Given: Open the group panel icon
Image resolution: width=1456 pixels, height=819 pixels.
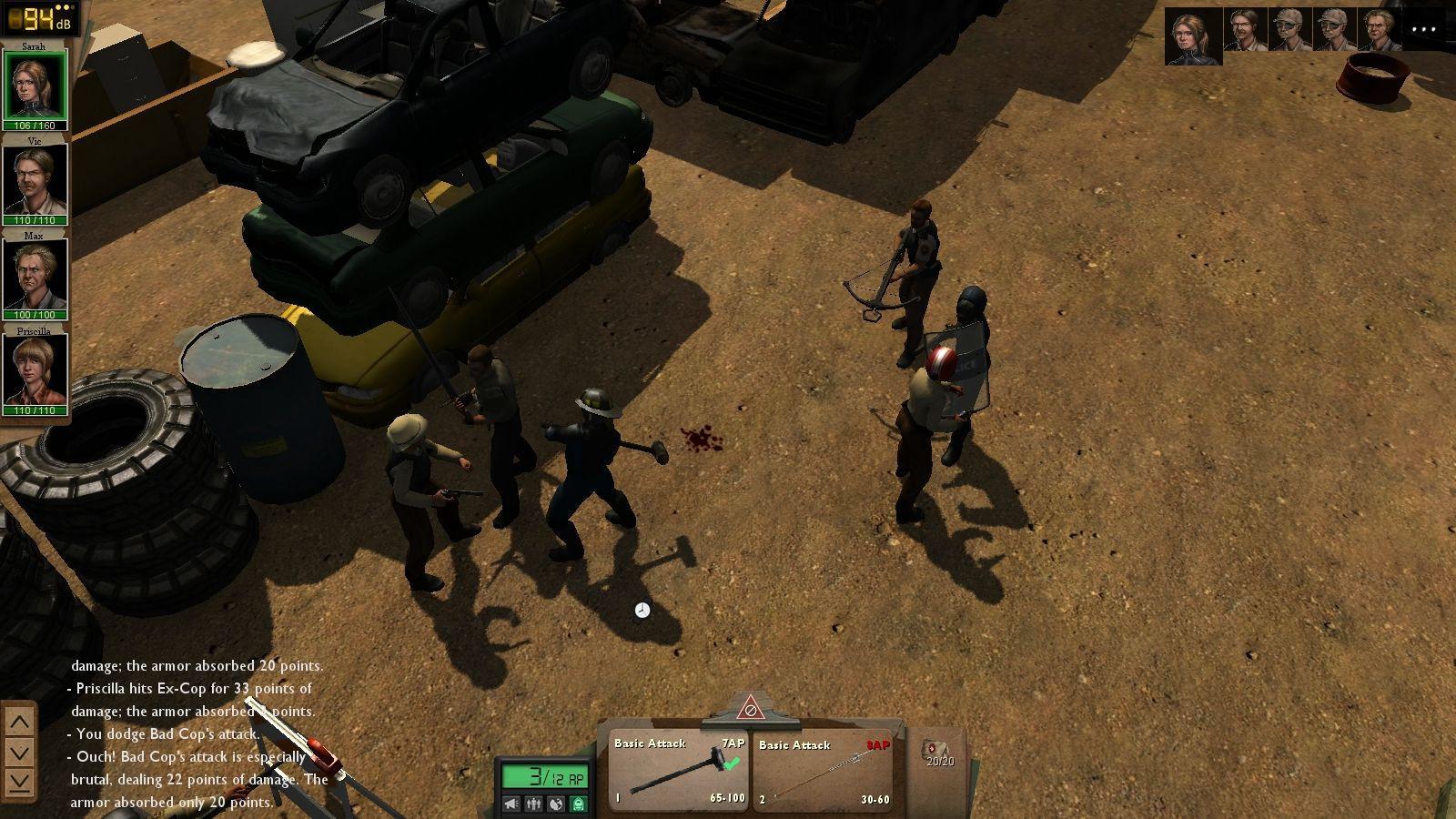Looking at the screenshot, I should (x=533, y=804).
